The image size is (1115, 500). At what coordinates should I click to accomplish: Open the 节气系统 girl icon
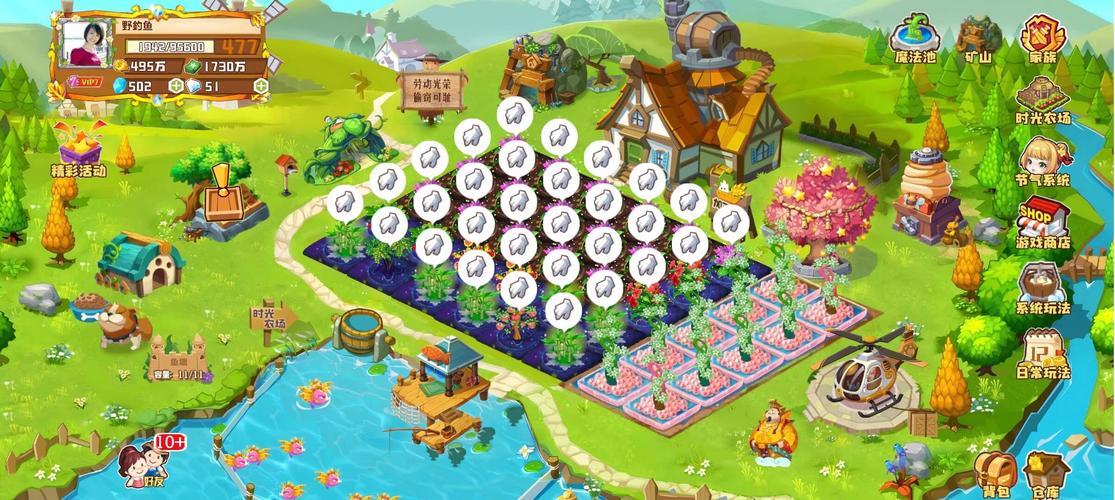pyautogui.click(x=1042, y=160)
